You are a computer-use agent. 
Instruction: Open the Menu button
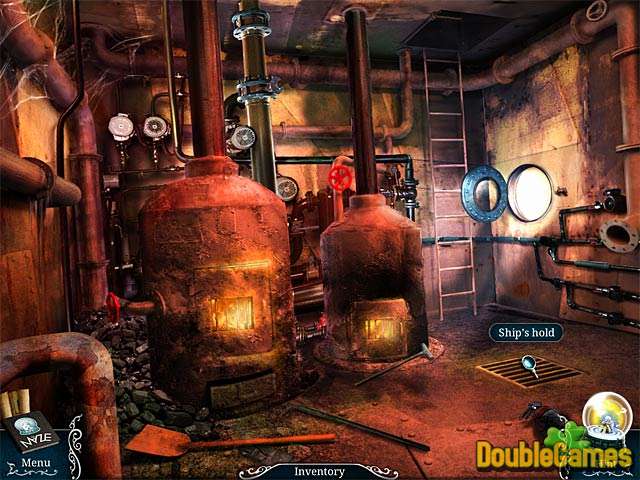click(35, 463)
